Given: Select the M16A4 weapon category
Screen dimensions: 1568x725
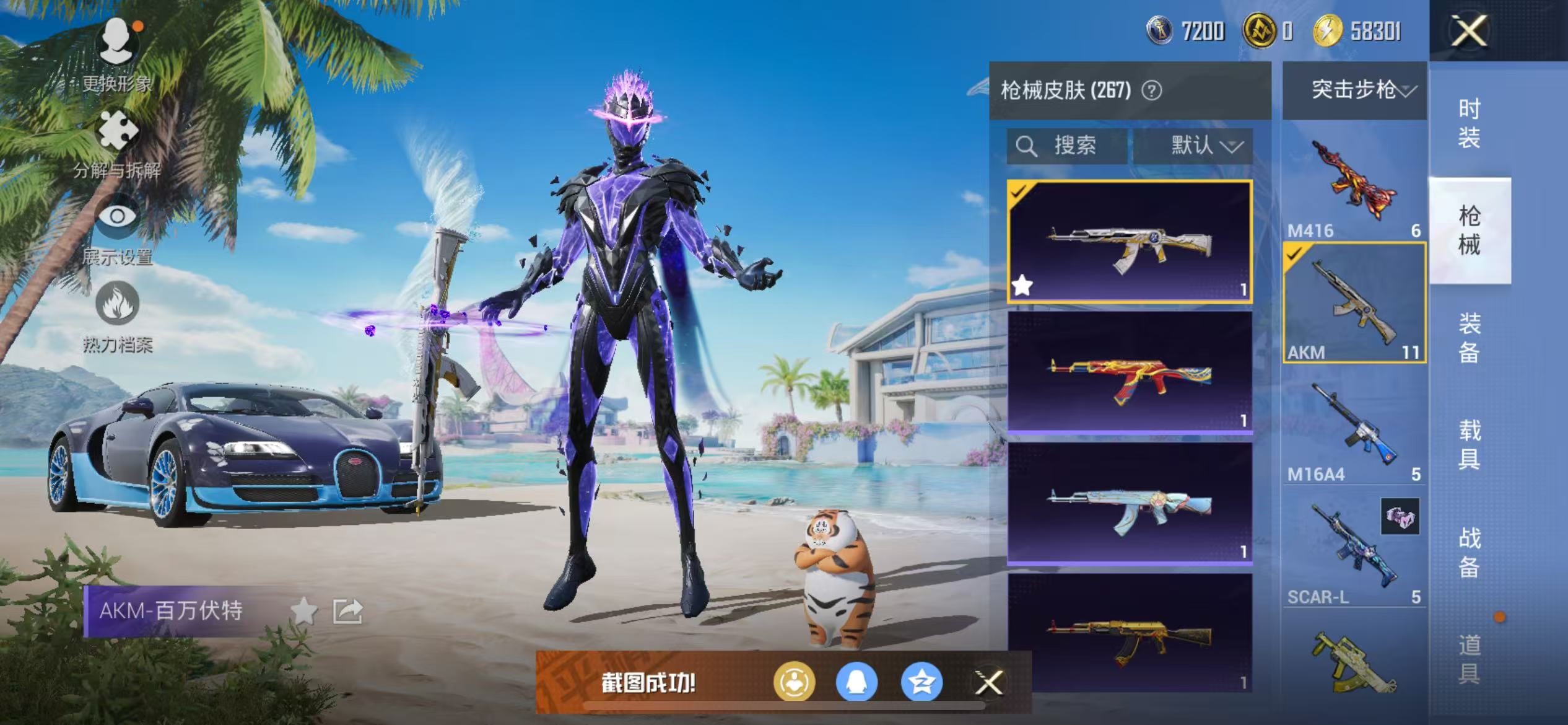Looking at the screenshot, I should pyautogui.click(x=1354, y=426).
